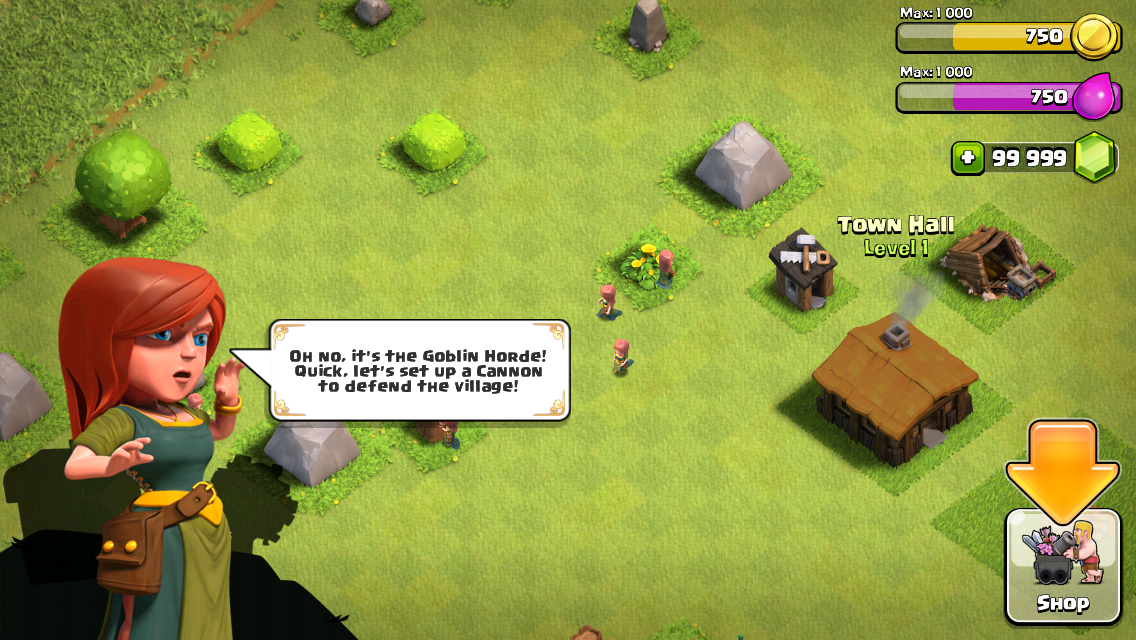Viewport: 1136px width, 640px height.
Task: Tap the green plus button to add gems
Action: pyautogui.click(x=967, y=158)
